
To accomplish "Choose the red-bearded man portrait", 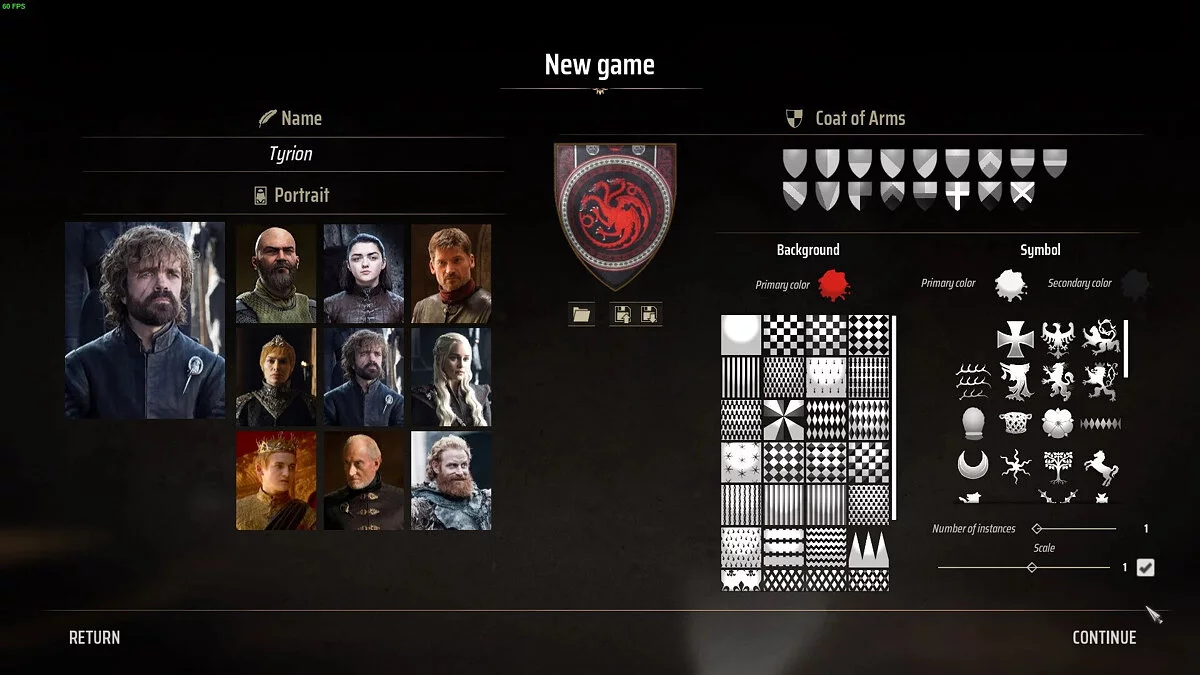I will pos(451,481).
